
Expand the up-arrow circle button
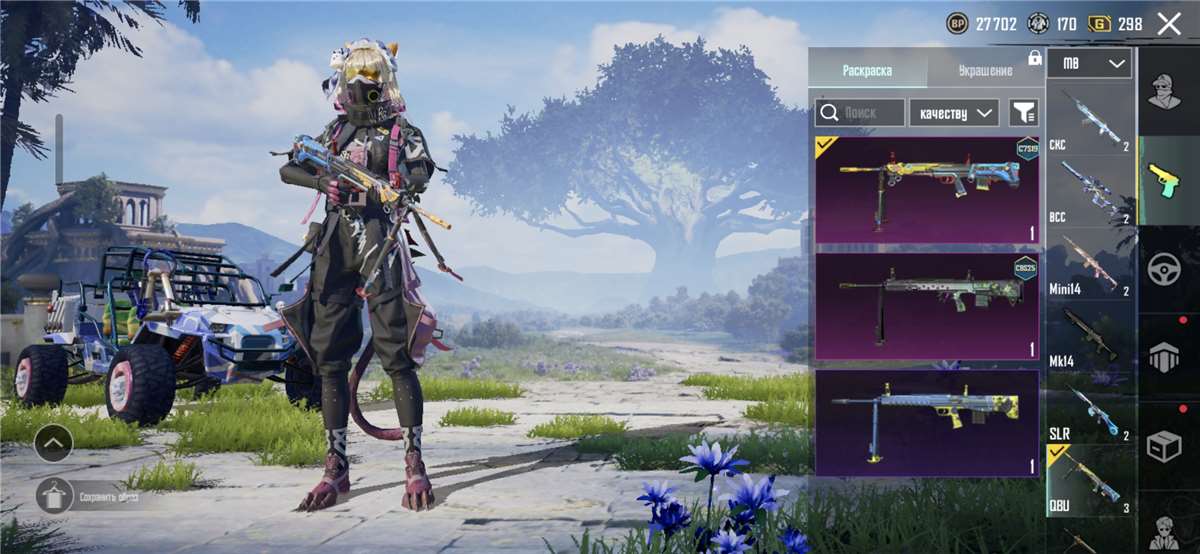click(x=54, y=440)
